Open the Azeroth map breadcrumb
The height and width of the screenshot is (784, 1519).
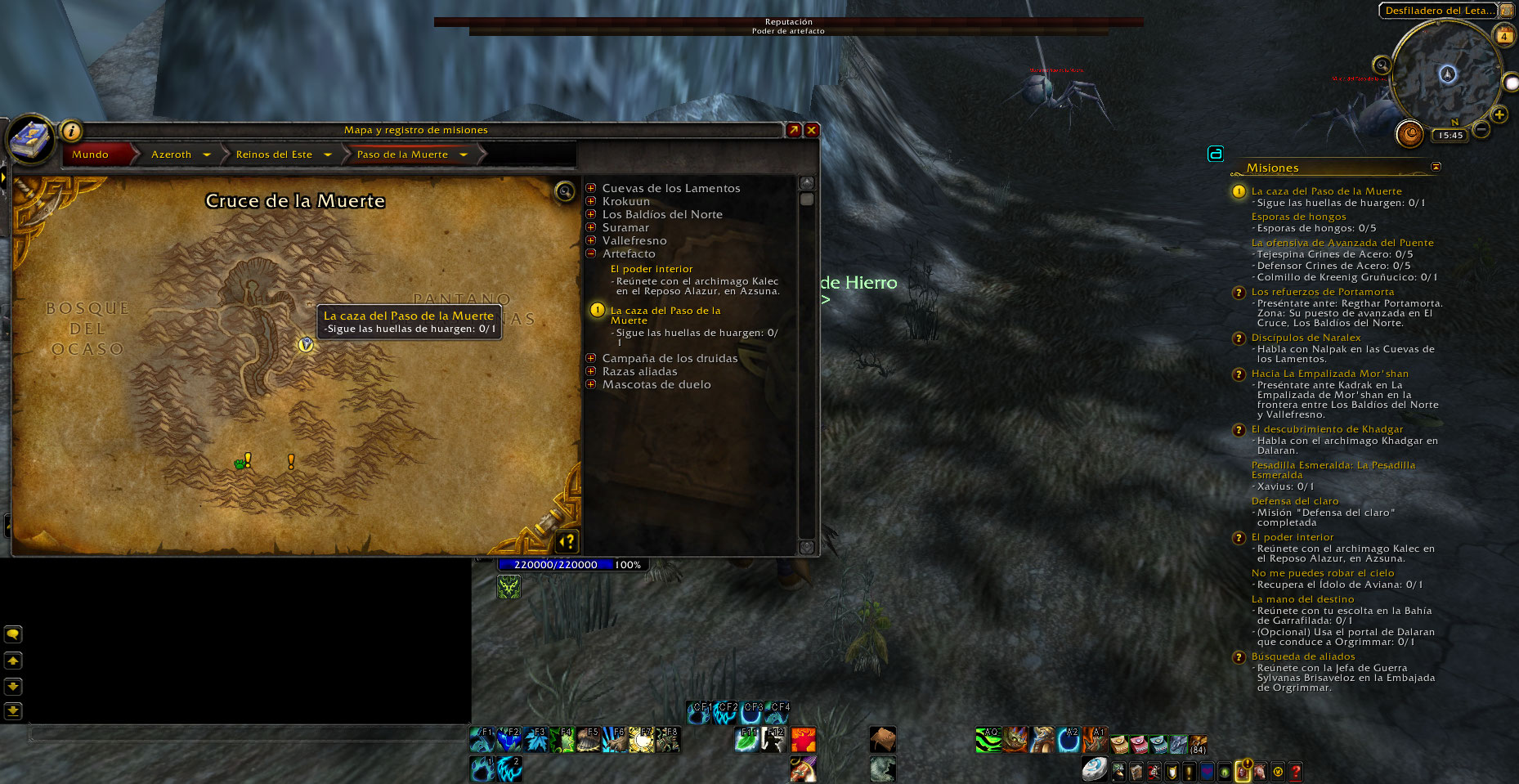(x=172, y=155)
